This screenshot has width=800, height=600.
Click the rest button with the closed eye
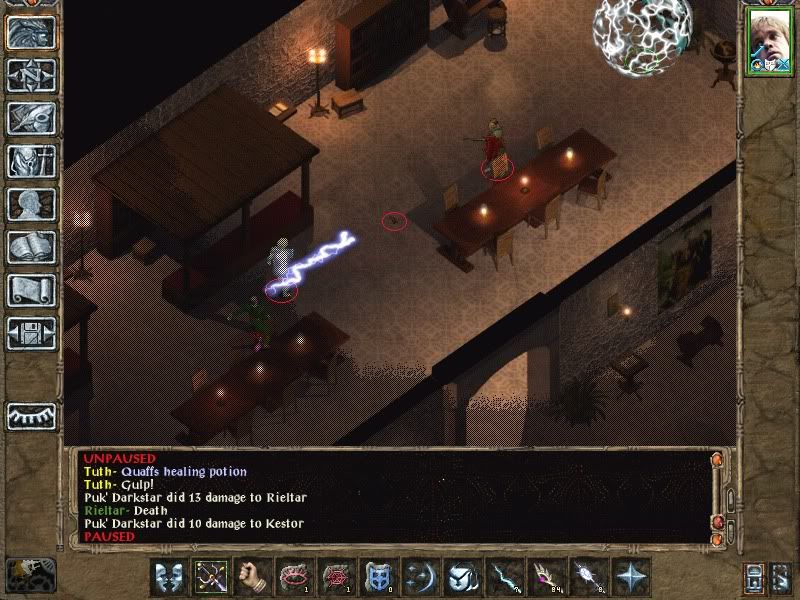31,415
